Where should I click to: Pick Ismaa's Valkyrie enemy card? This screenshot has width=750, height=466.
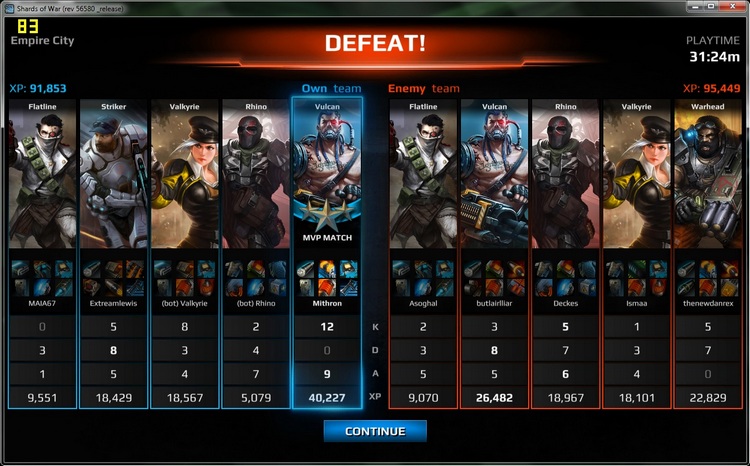[636, 180]
